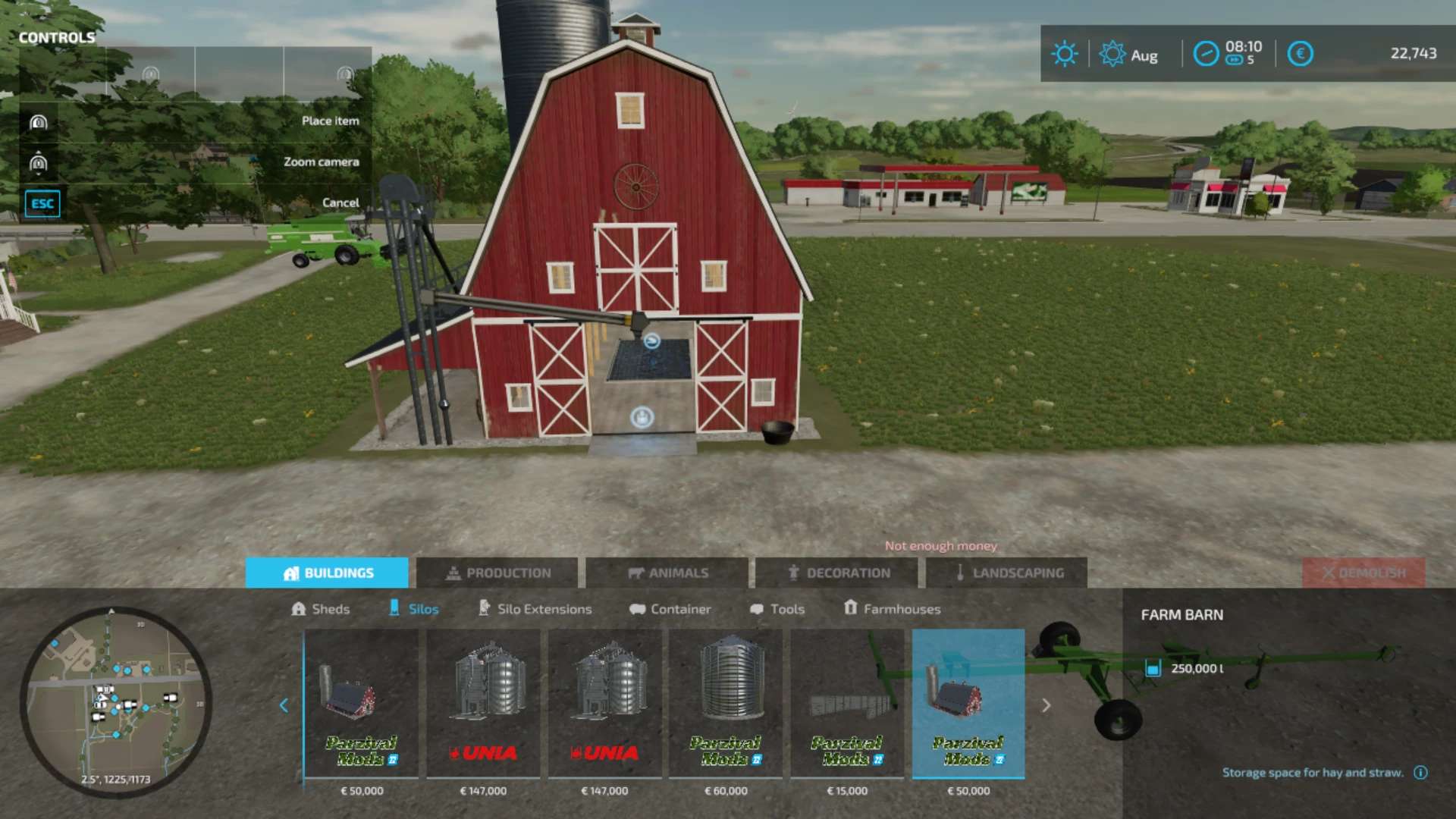This screenshot has height=819, width=1456.
Task: Open the info icon beside the barn description
Action: tap(1420, 773)
